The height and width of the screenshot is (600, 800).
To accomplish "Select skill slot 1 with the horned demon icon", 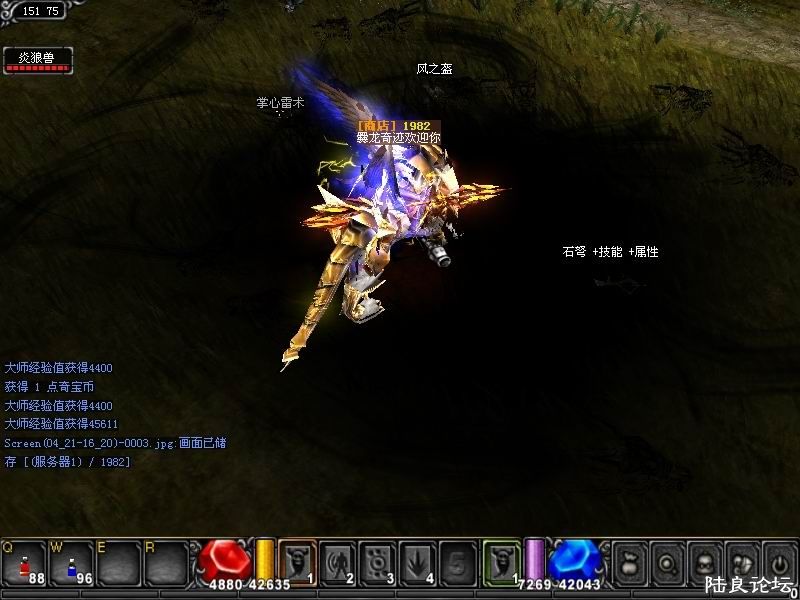I will click(297, 563).
